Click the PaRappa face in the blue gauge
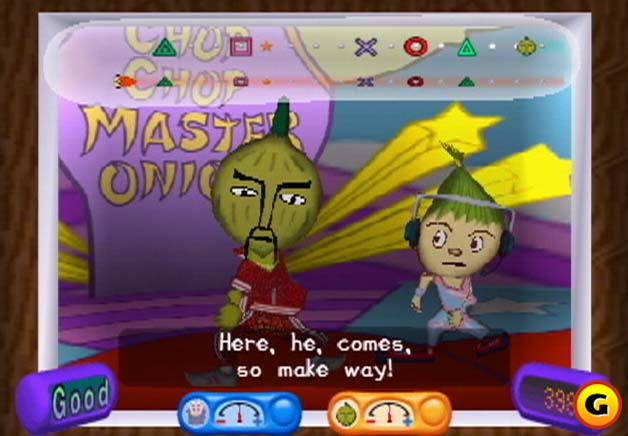Screen dimensions: 628x436 click(x=196, y=410)
